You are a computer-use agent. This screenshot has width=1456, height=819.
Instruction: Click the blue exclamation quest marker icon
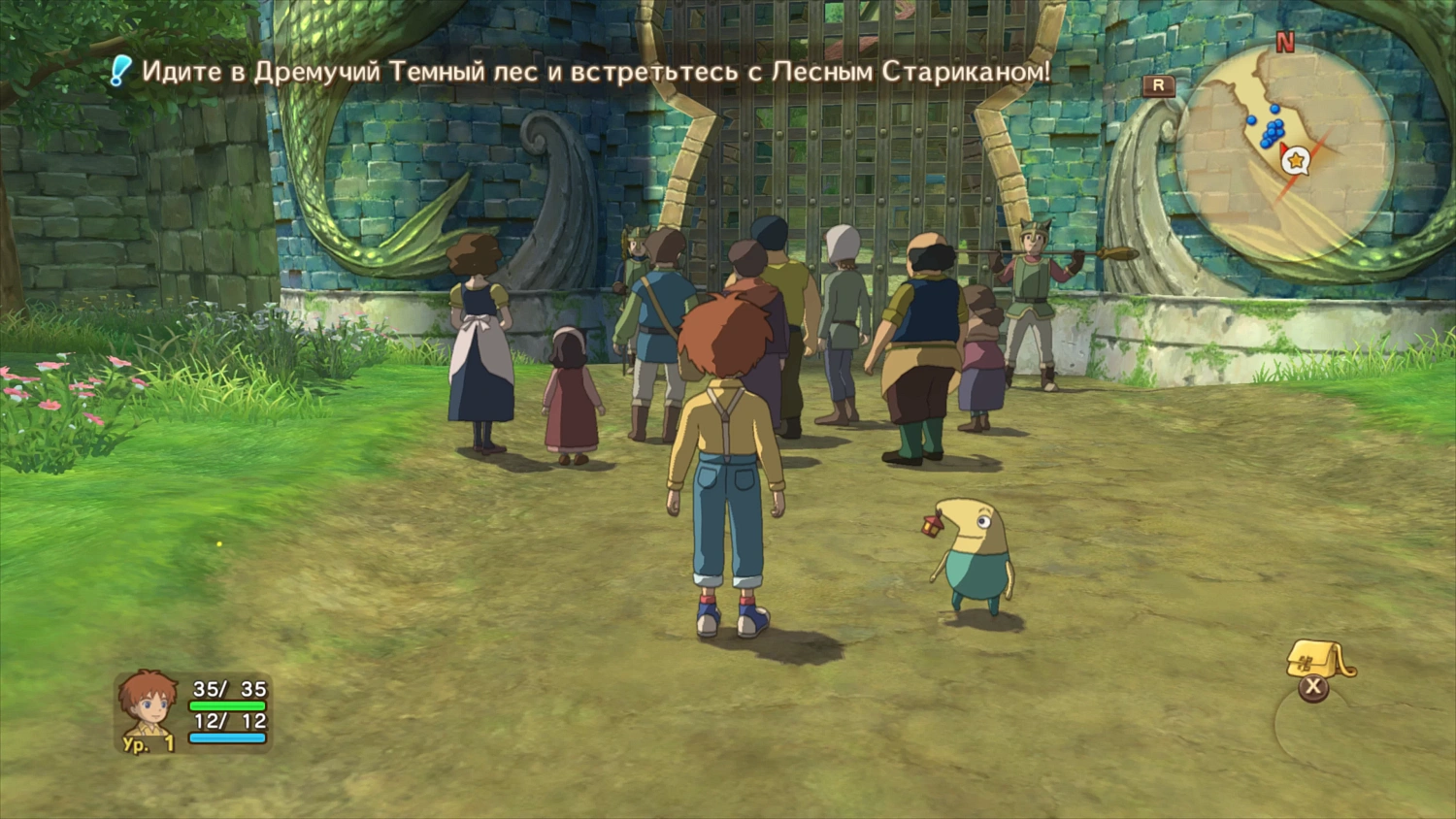point(118,68)
